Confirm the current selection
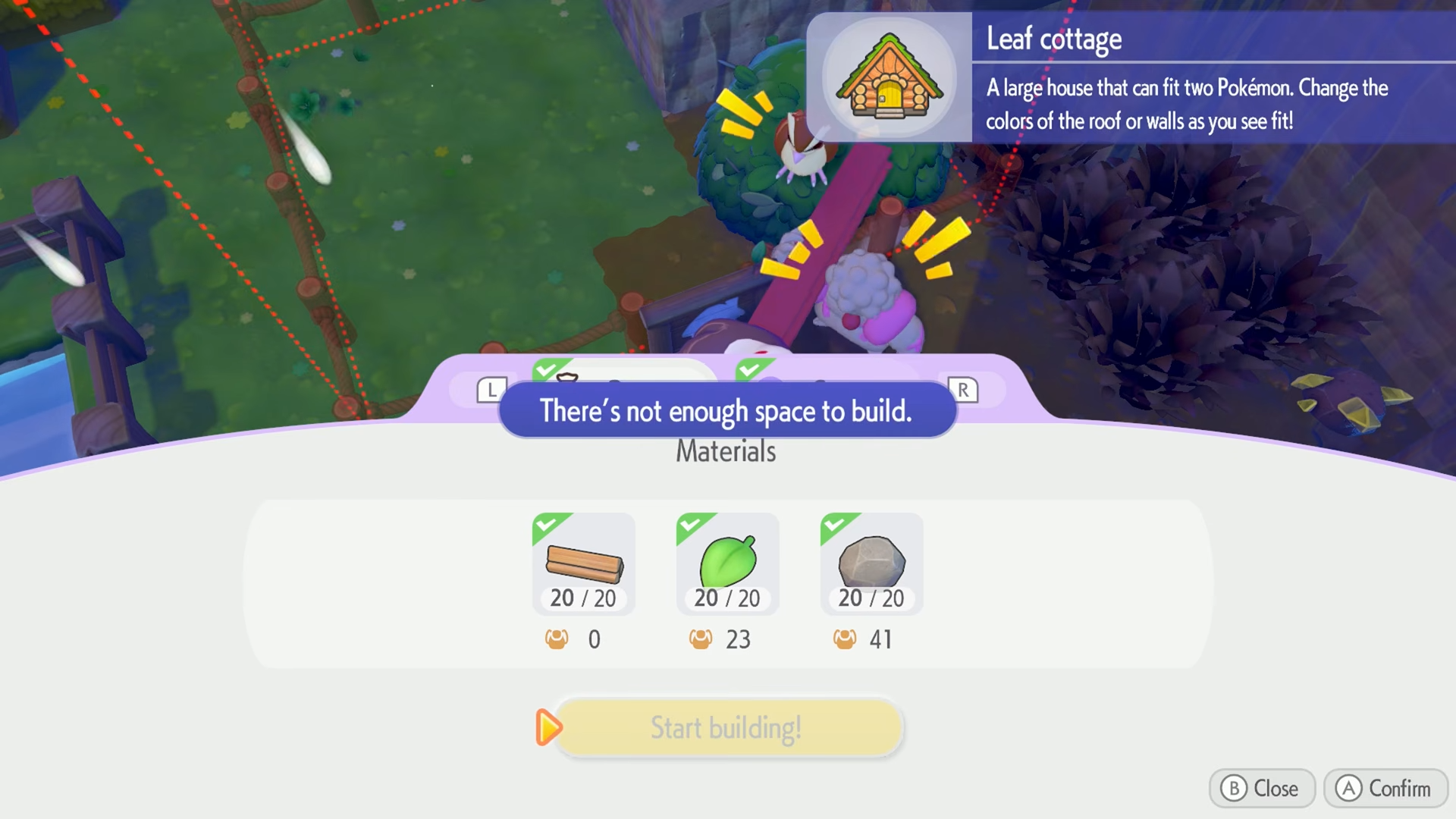Screen dimensions: 1456x819 [1385, 789]
